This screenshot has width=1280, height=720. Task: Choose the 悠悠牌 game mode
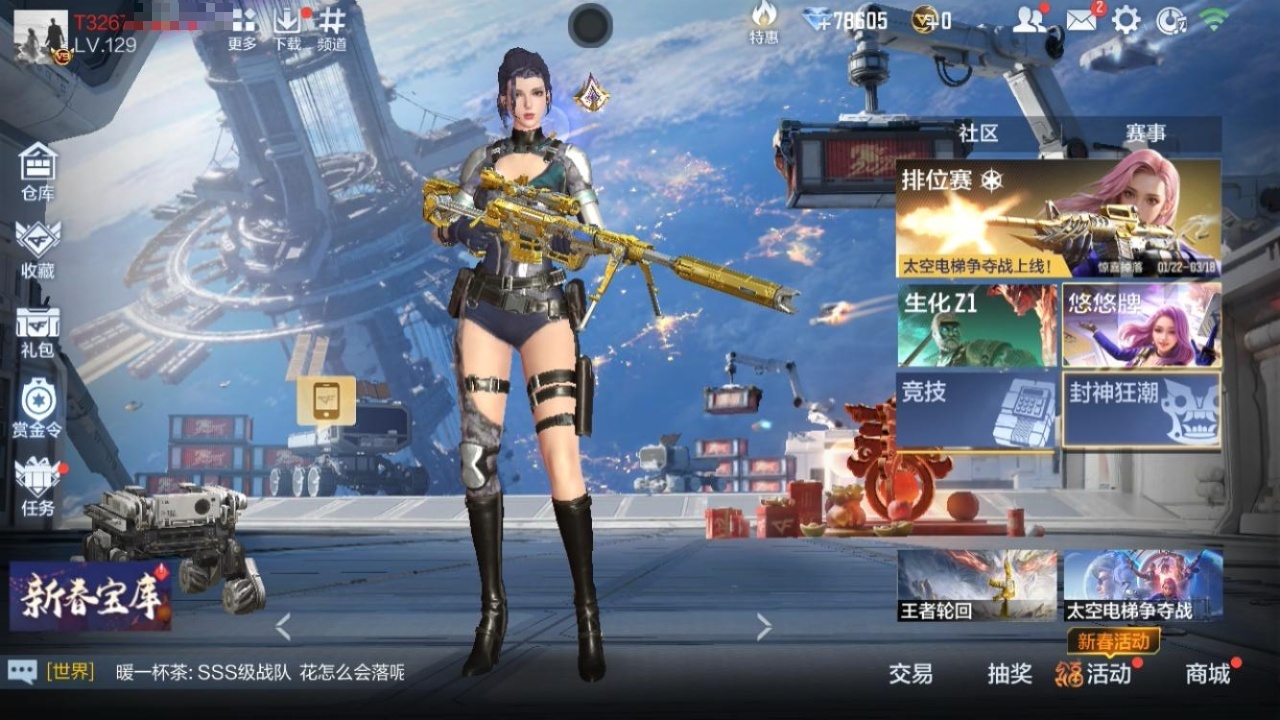click(1141, 325)
